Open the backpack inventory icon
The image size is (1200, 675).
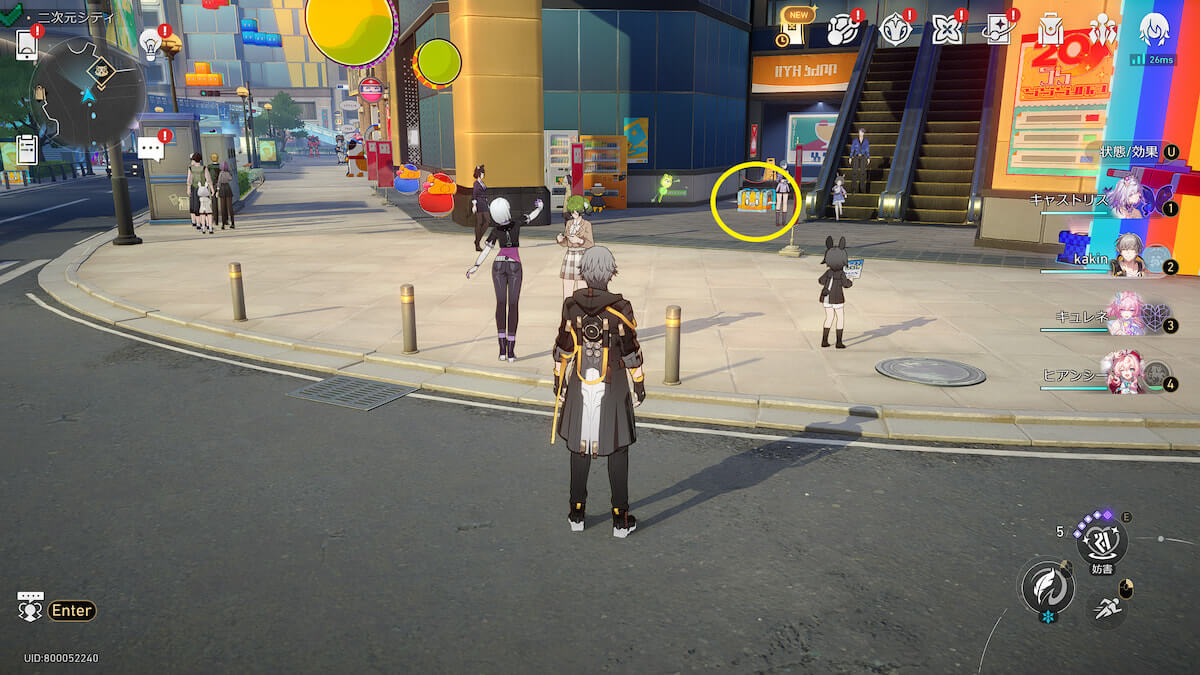[1050, 30]
